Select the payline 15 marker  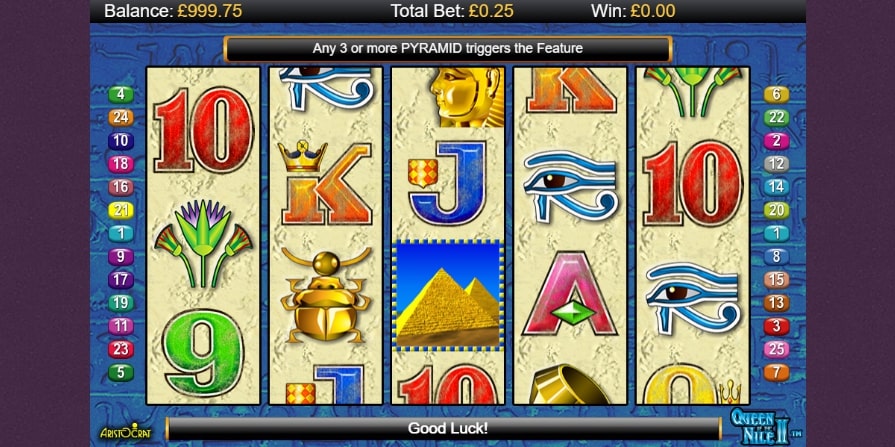coord(776,280)
